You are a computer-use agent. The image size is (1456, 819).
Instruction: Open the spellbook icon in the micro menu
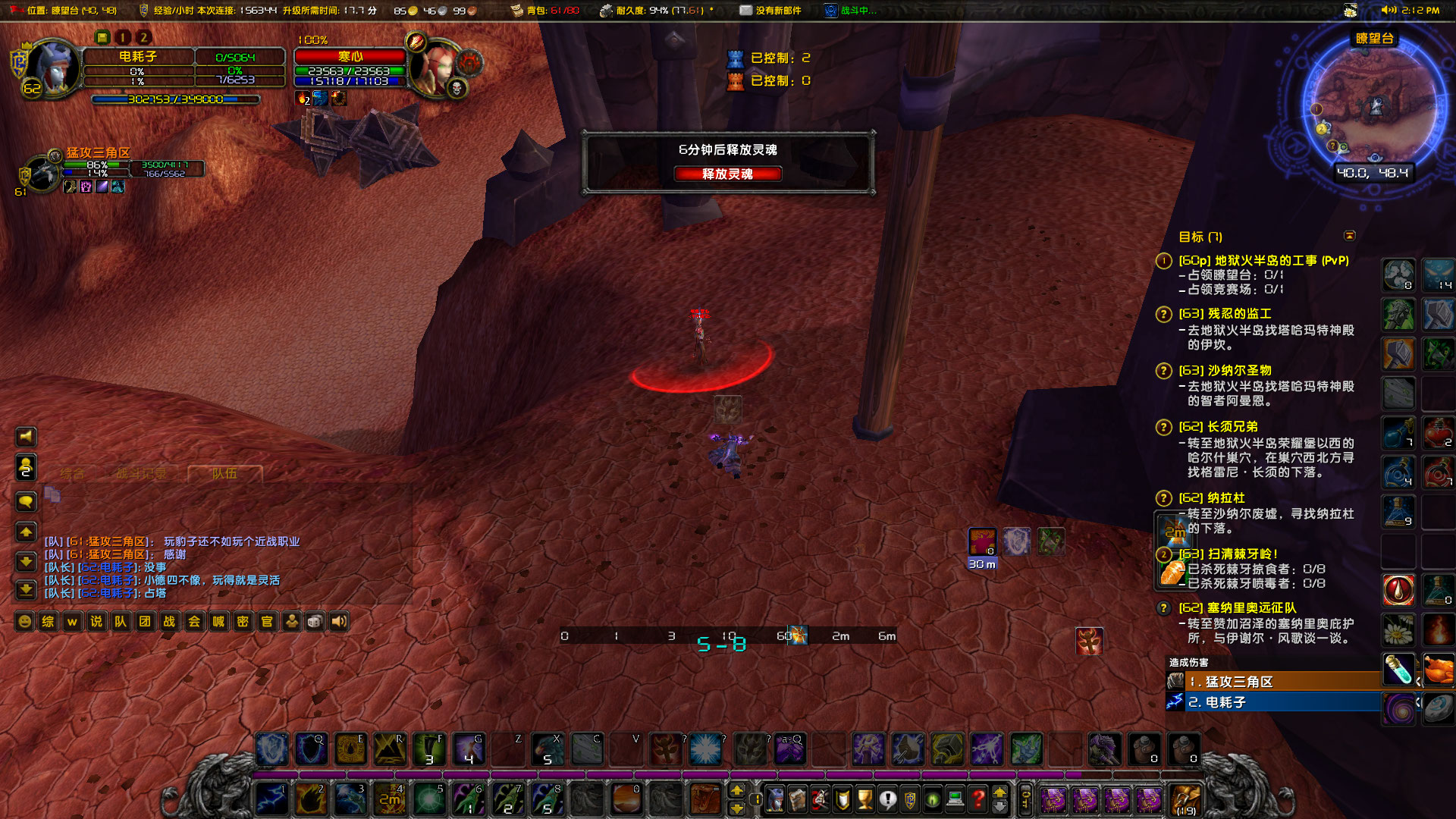797,800
